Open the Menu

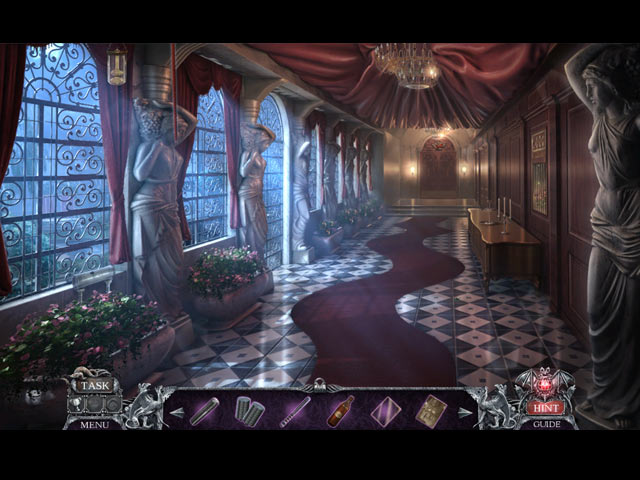click(x=95, y=423)
